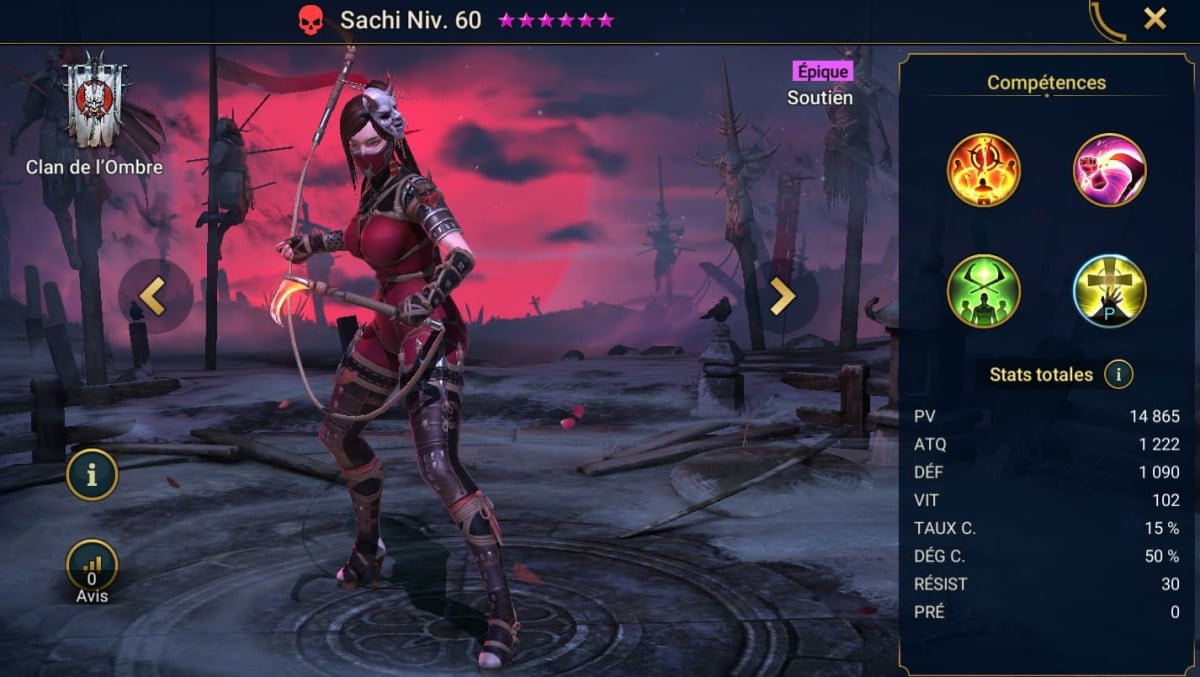The width and height of the screenshot is (1200, 677).
Task: Open the Stats totales info button
Action: coord(1118,375)
